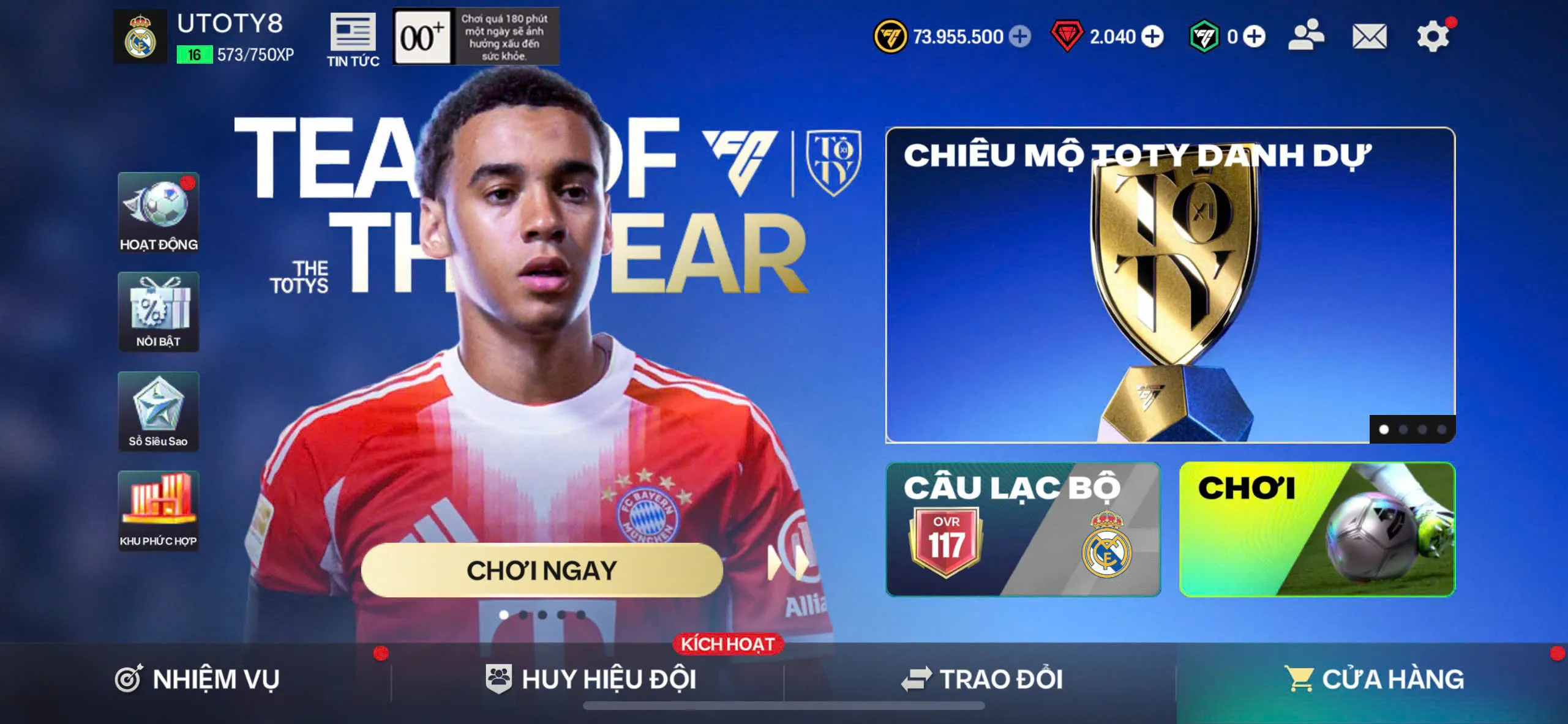Screen dimensions: 1568x724
Task: Add green FC points with plus button
Action: tap(1254, 37)
